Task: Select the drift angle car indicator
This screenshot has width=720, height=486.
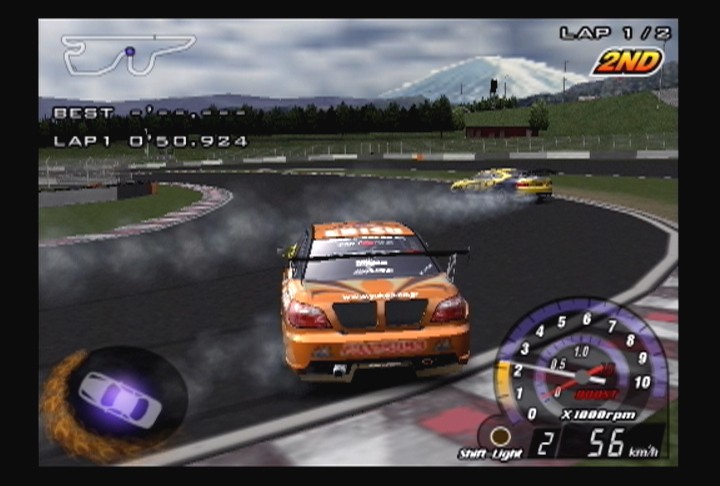Action: [x=119, y=399]
